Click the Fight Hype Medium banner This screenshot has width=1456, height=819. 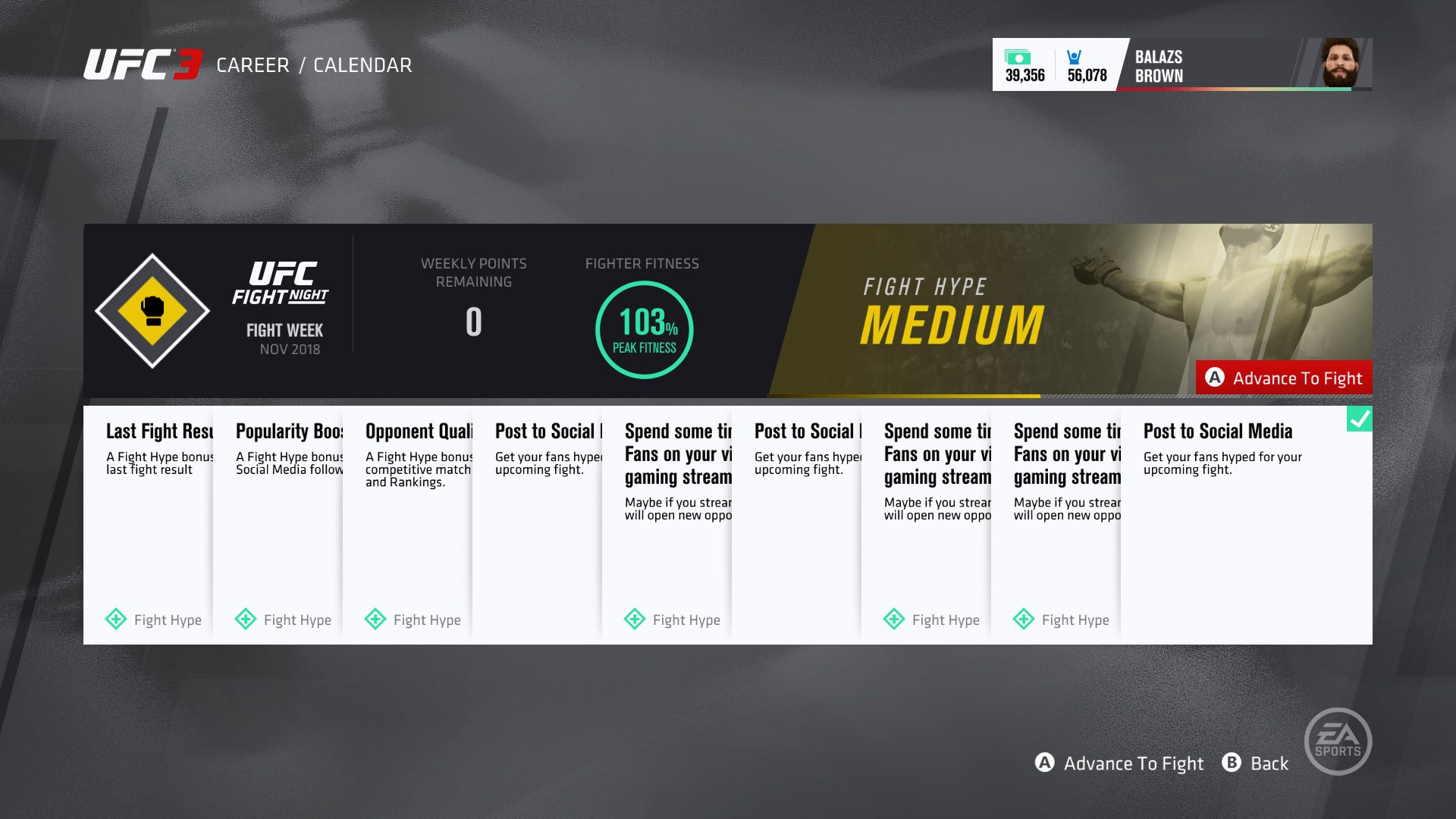click(x=986, y=311)
